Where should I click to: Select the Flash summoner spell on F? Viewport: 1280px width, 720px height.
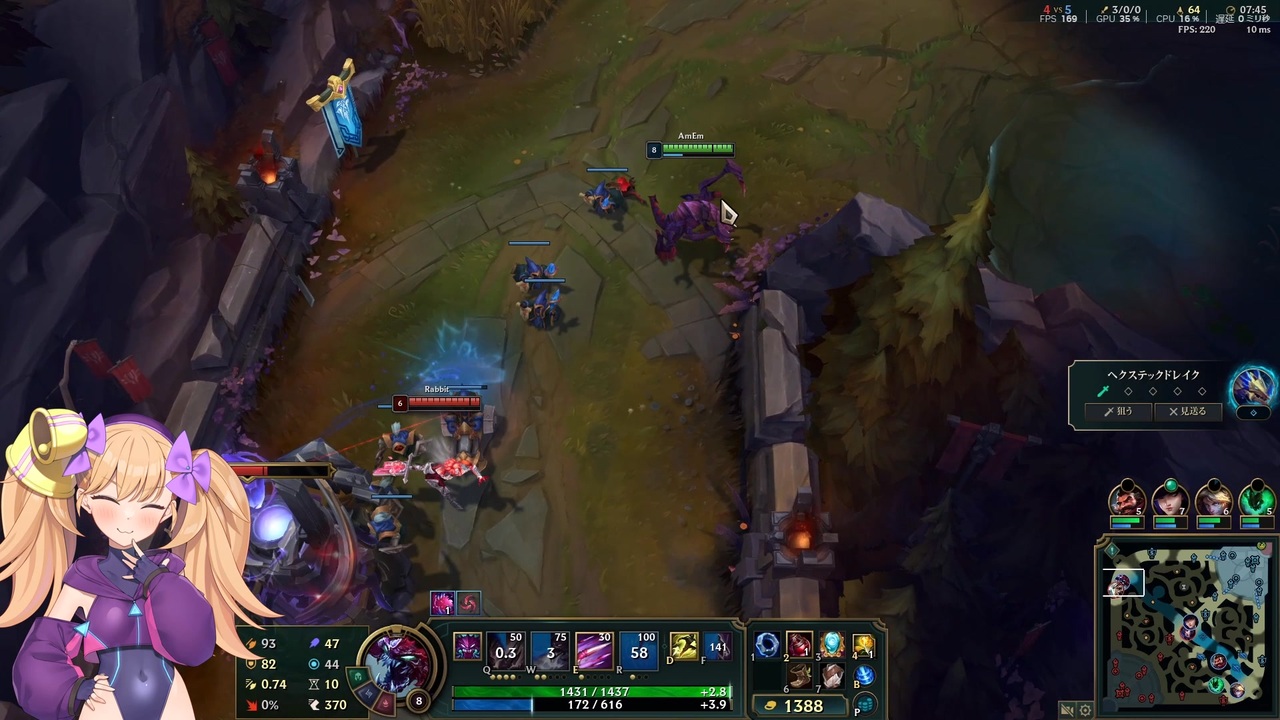click(718, 645)
